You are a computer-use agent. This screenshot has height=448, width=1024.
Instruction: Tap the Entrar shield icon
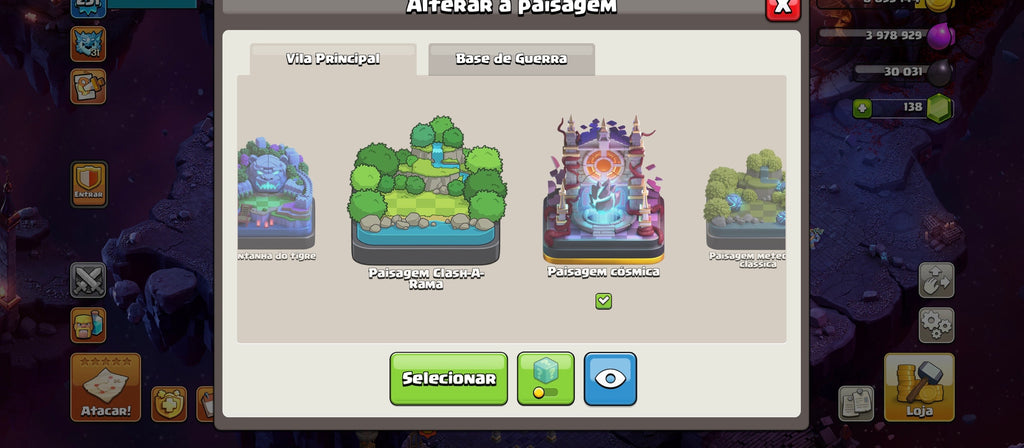(88, 183)
